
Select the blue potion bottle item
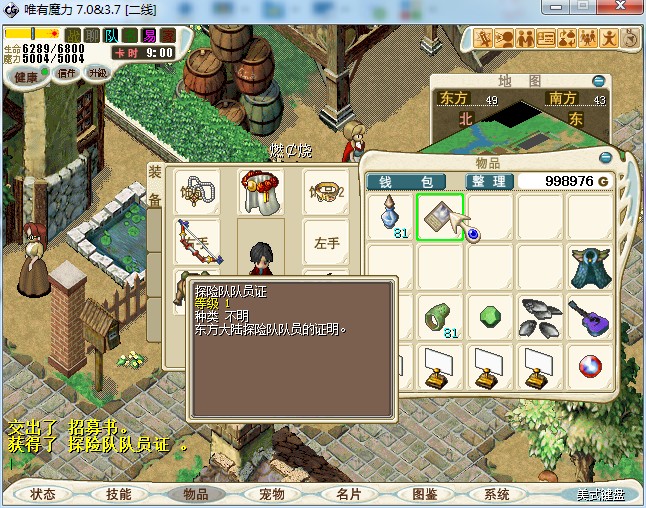[x=389, y=216]
